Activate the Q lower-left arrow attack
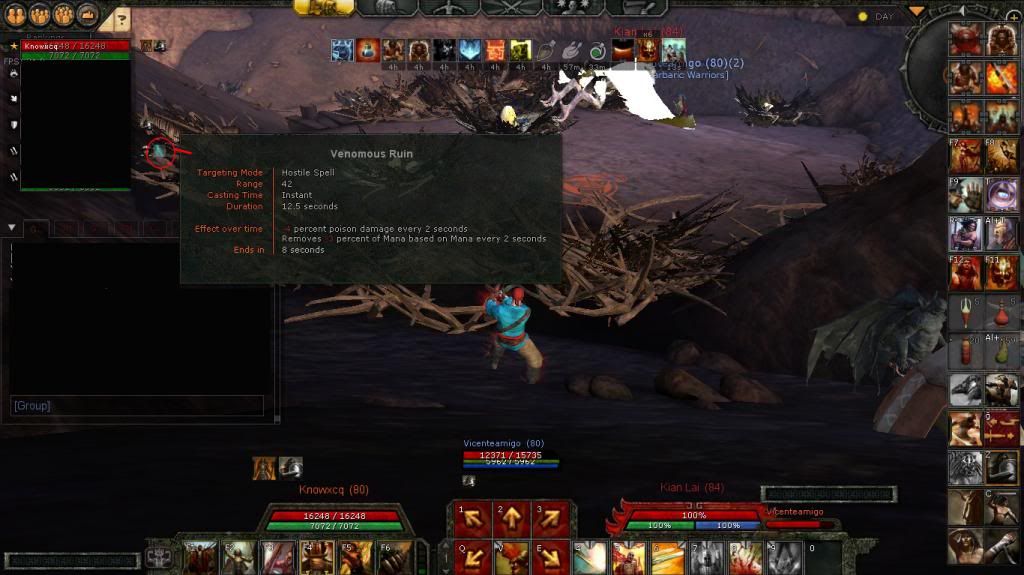Viewport: 1024px width, 575px height. pyautogui.click(x=470, y=555)
